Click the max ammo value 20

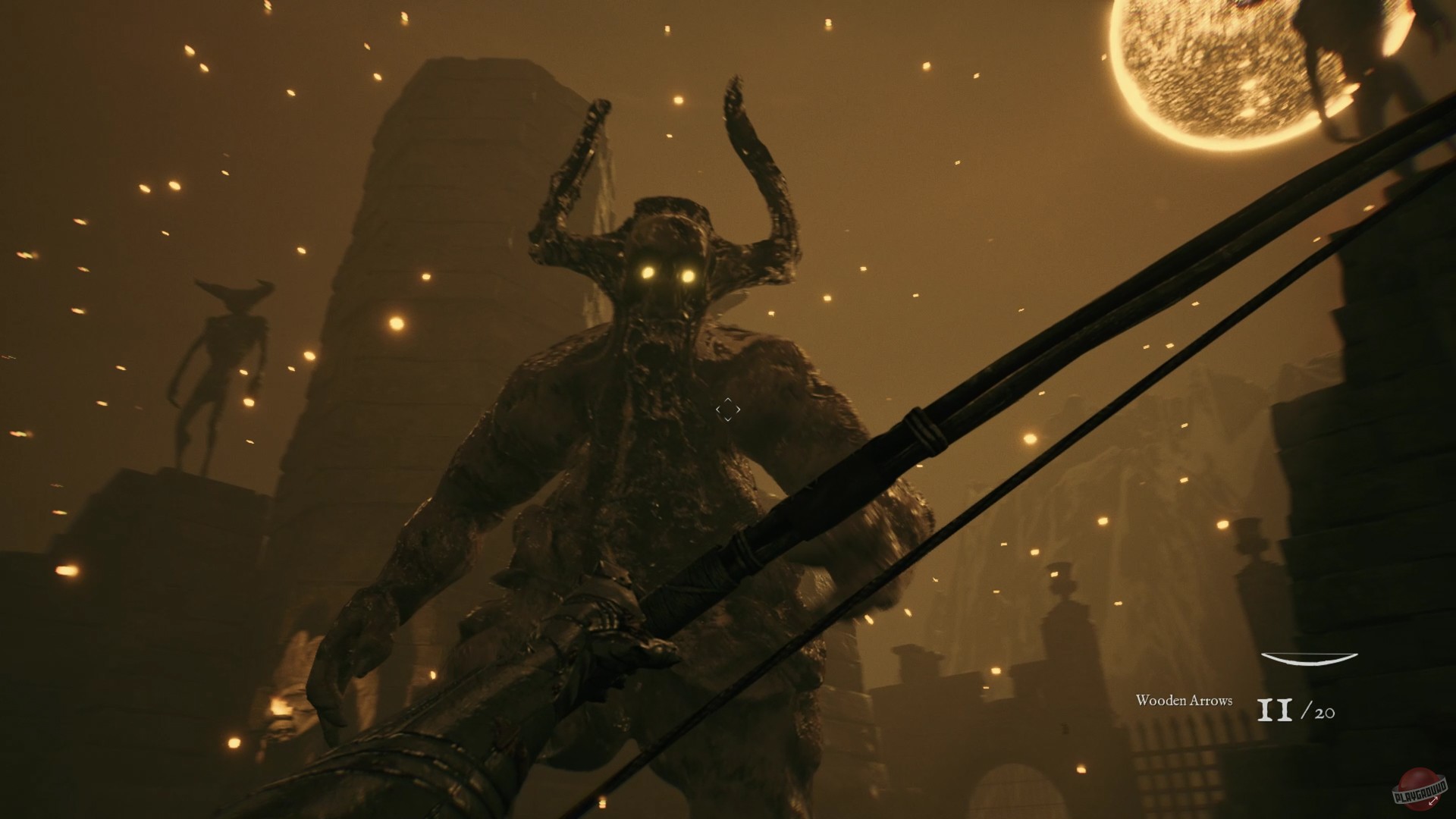[x=1324, y=712]
